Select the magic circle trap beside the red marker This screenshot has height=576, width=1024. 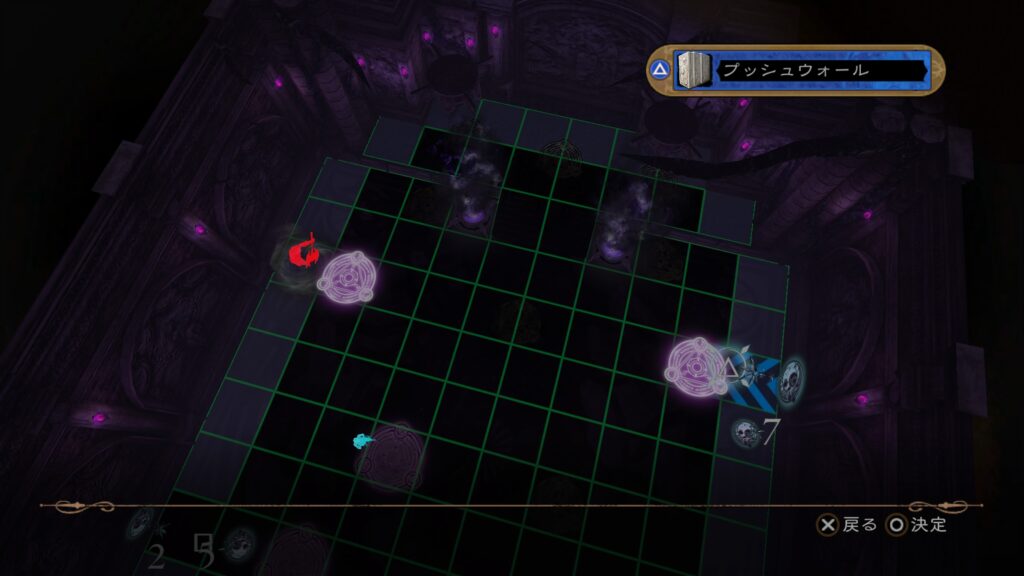[x=345, y=281]
